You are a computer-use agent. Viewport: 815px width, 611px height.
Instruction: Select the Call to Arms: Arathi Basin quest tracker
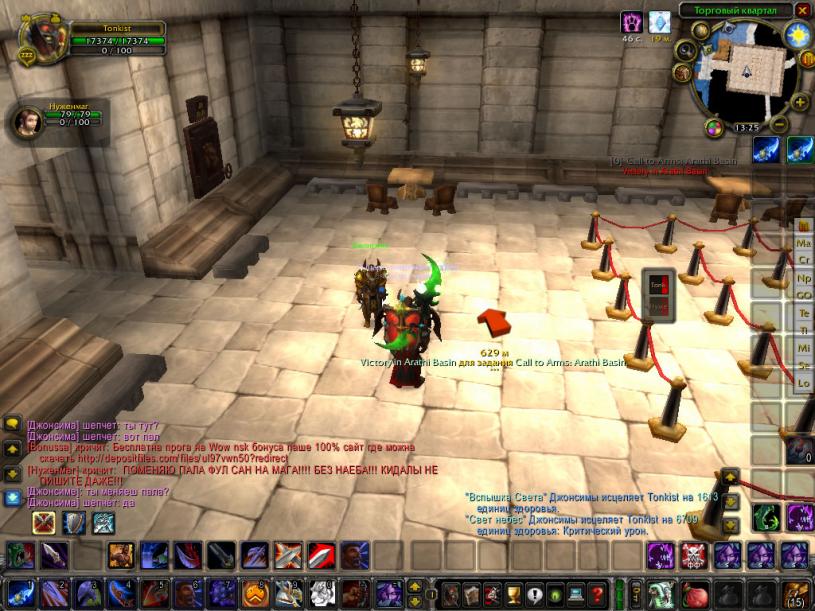[668, 160]
